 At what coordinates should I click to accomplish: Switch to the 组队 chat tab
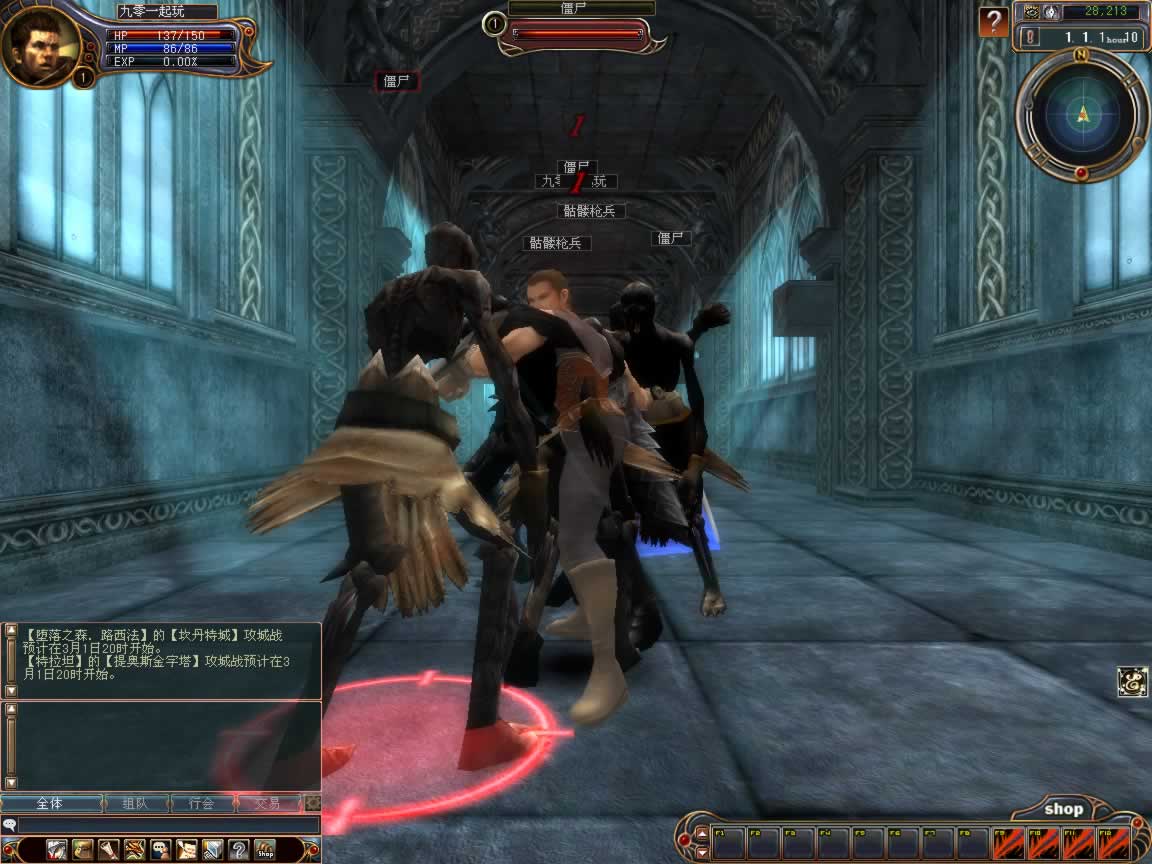(x=135, y=803)
